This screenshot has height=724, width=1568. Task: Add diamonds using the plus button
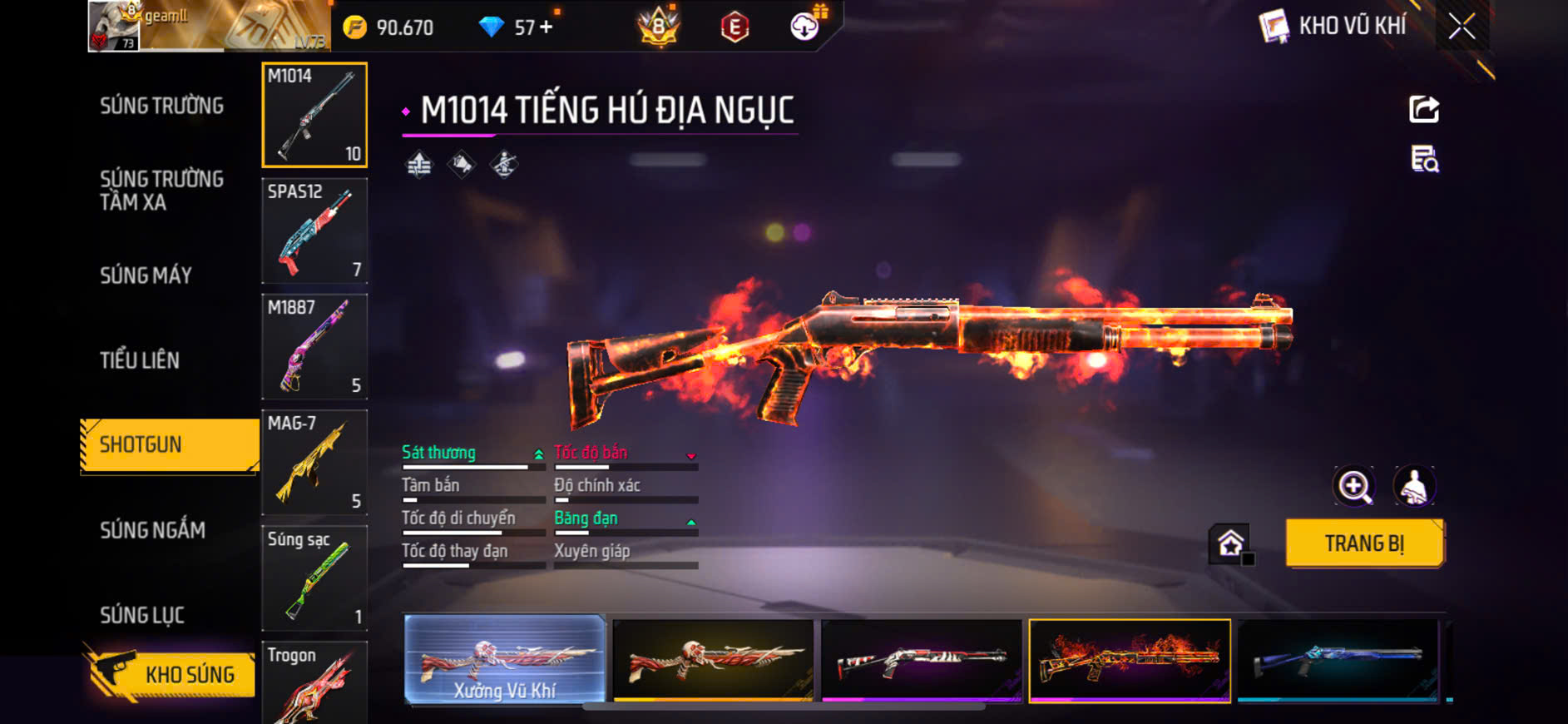pyautogui.click(x=546, y=27)
